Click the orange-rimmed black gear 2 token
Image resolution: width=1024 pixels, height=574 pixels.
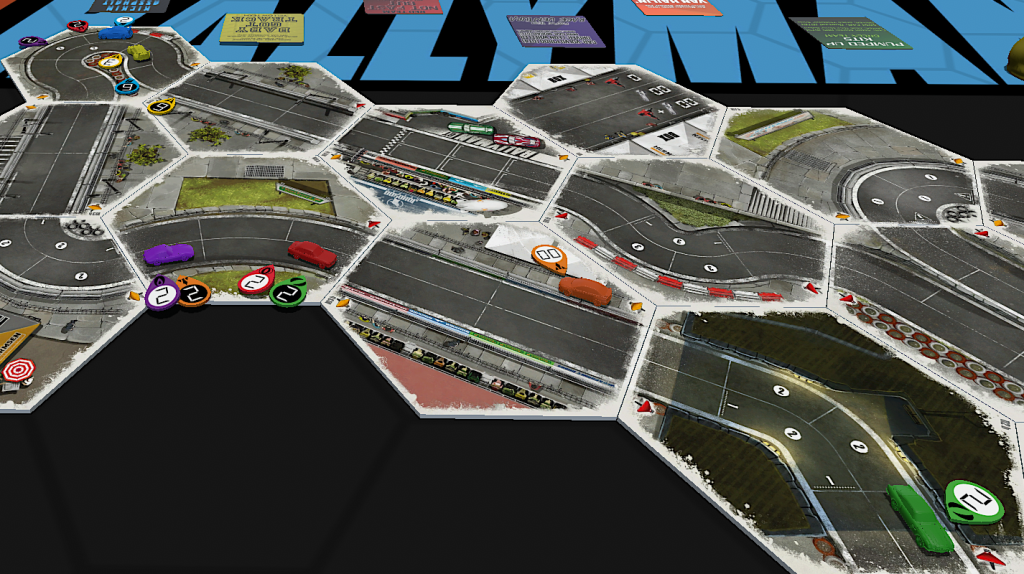(x=193, y=293)
